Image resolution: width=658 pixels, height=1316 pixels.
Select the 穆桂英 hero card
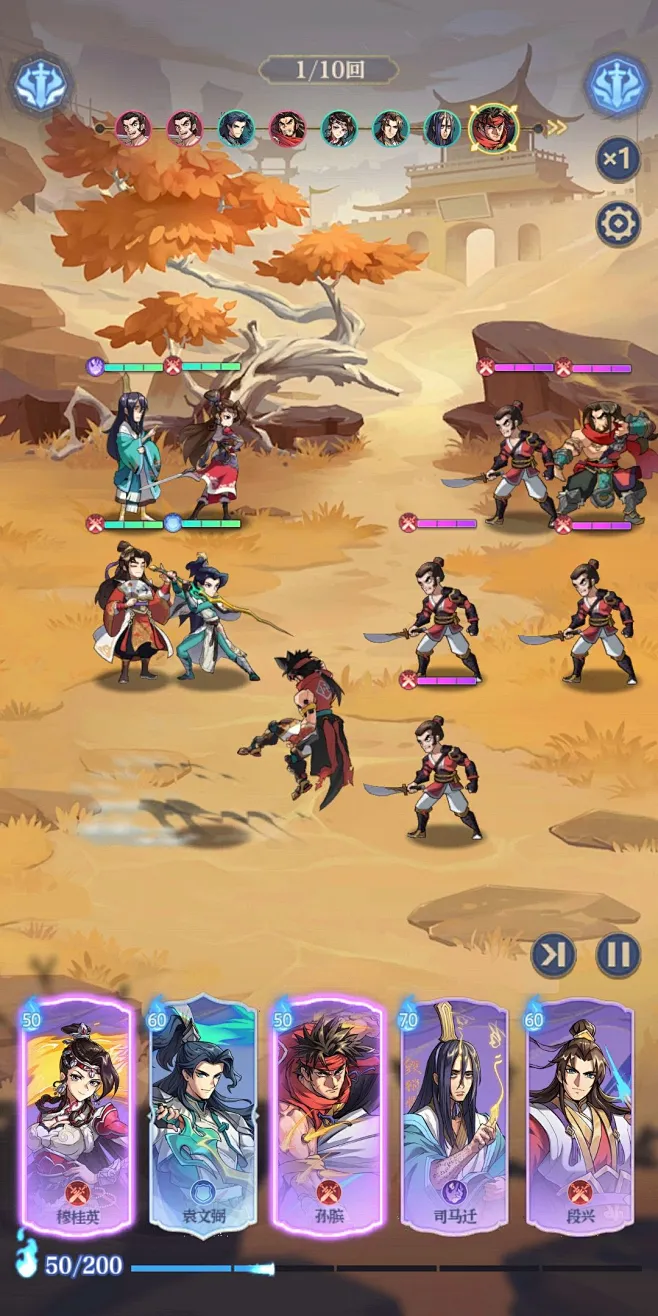tap(77, 1115)
